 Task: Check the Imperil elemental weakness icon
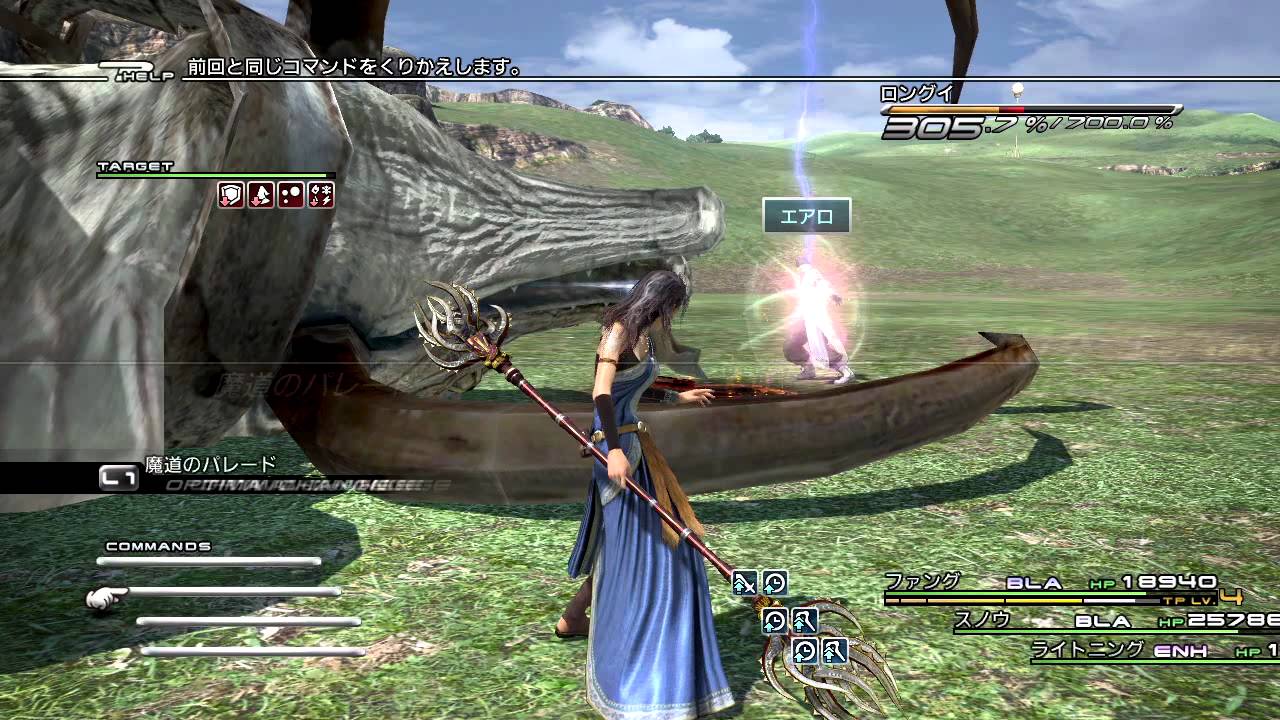321,195
